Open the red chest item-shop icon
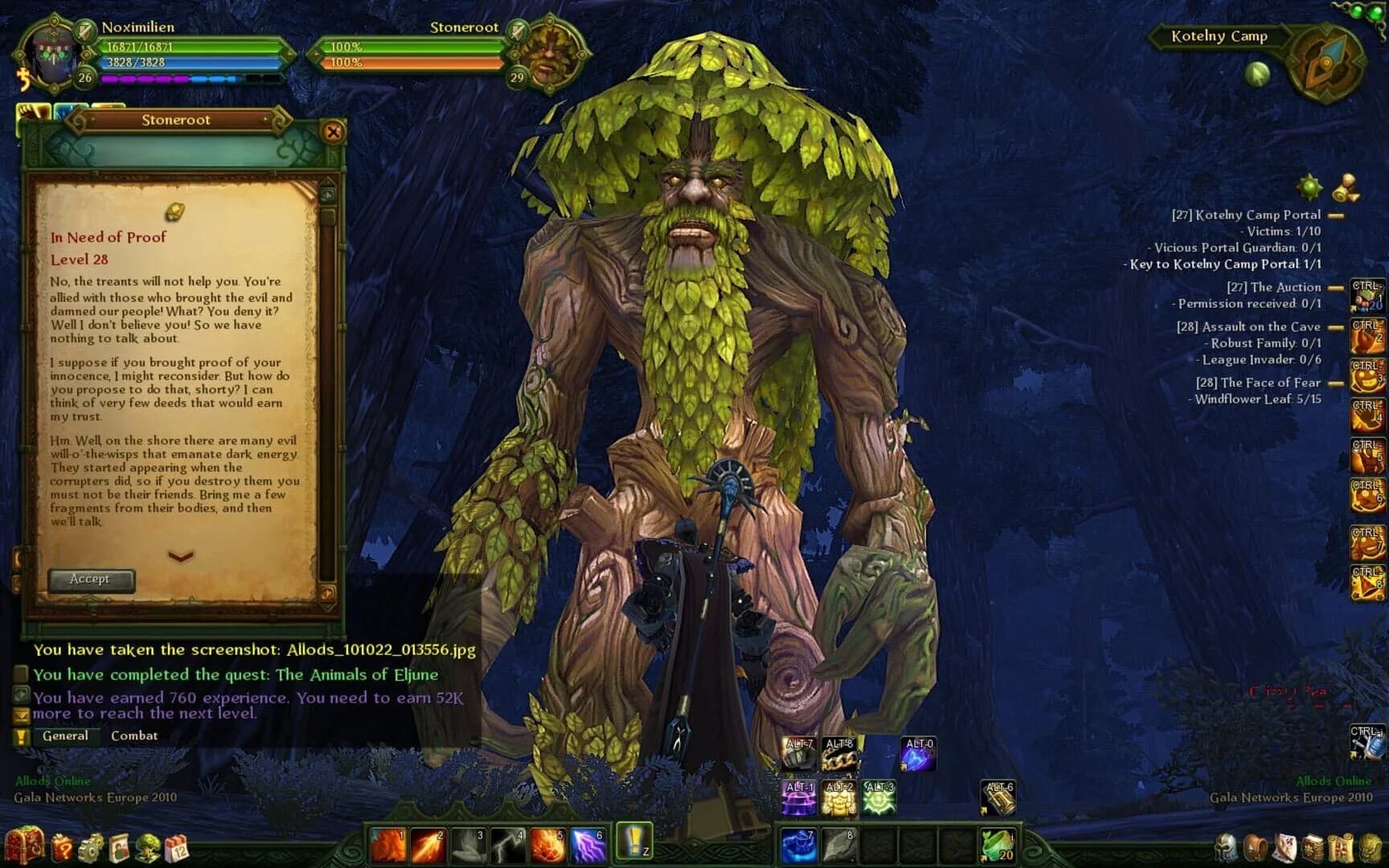This screenshot has height=868, width=1389. (24, 844)
